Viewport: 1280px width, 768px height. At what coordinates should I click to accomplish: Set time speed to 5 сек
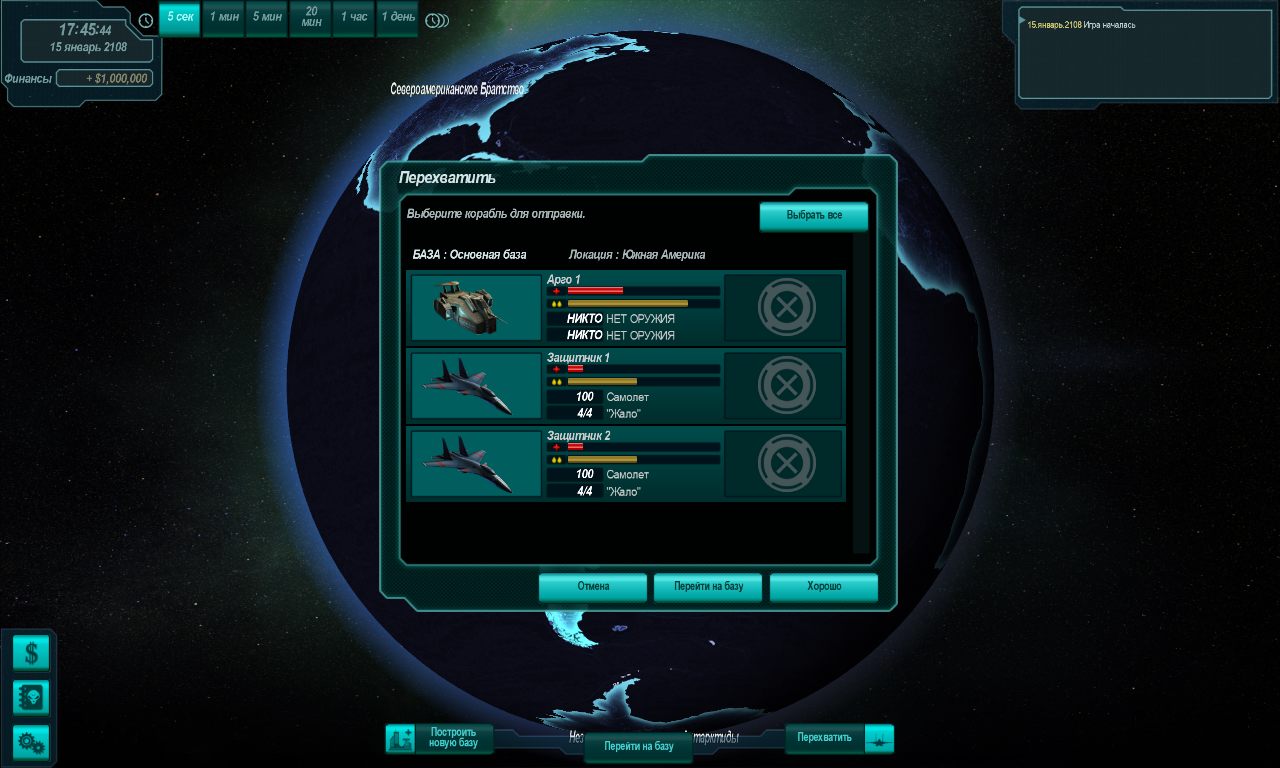tap(180, 18)
